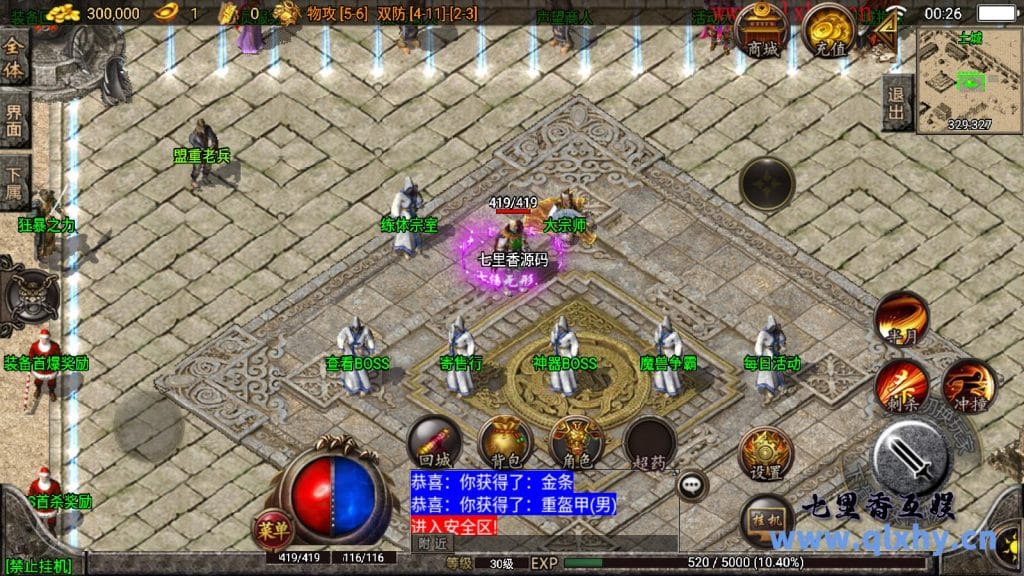This screenshot has height=576, width=1024.
Task: Use the 回城 return-to-town scroll
Action: click(434, 442)
